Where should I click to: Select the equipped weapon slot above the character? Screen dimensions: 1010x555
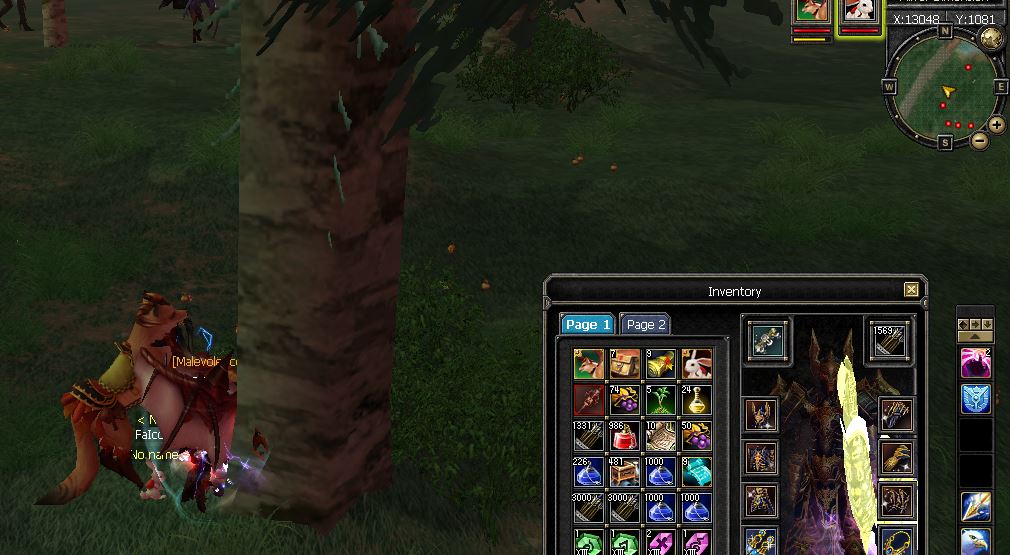coord(767,341)
